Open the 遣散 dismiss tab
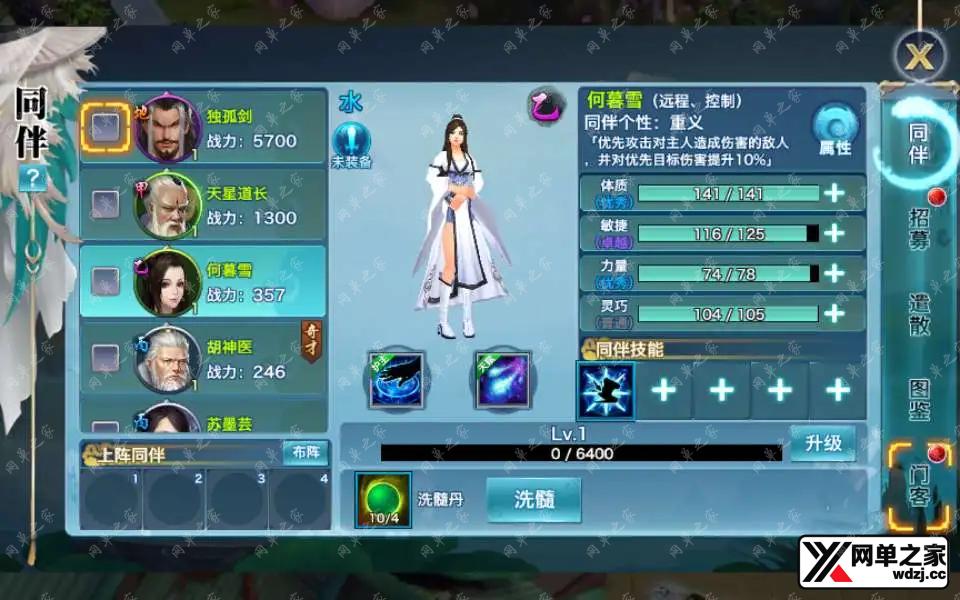The image size is (960, 600). 919,313
